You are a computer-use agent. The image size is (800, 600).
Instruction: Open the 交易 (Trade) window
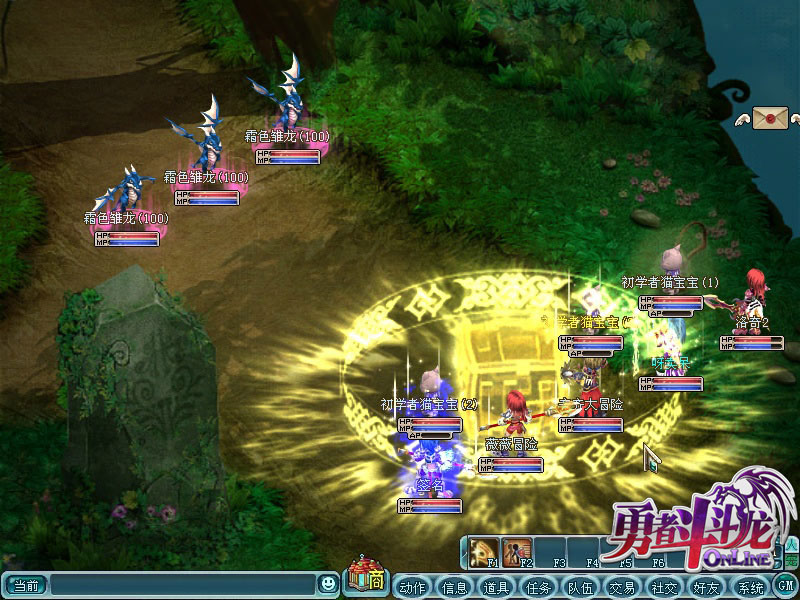[x=622, y=586]
